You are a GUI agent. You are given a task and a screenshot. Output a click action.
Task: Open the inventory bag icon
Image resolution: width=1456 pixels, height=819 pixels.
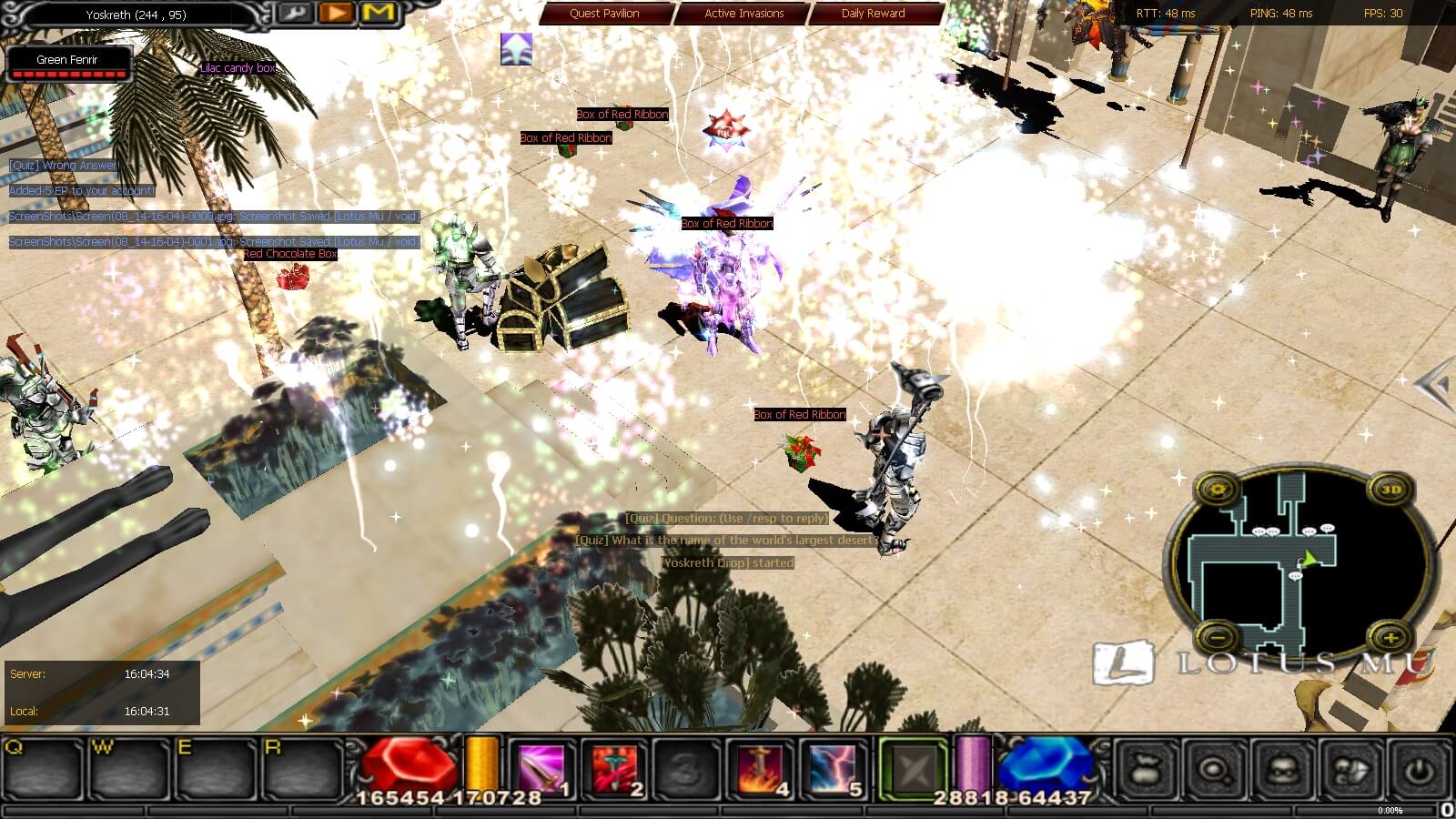(1145, 771)
